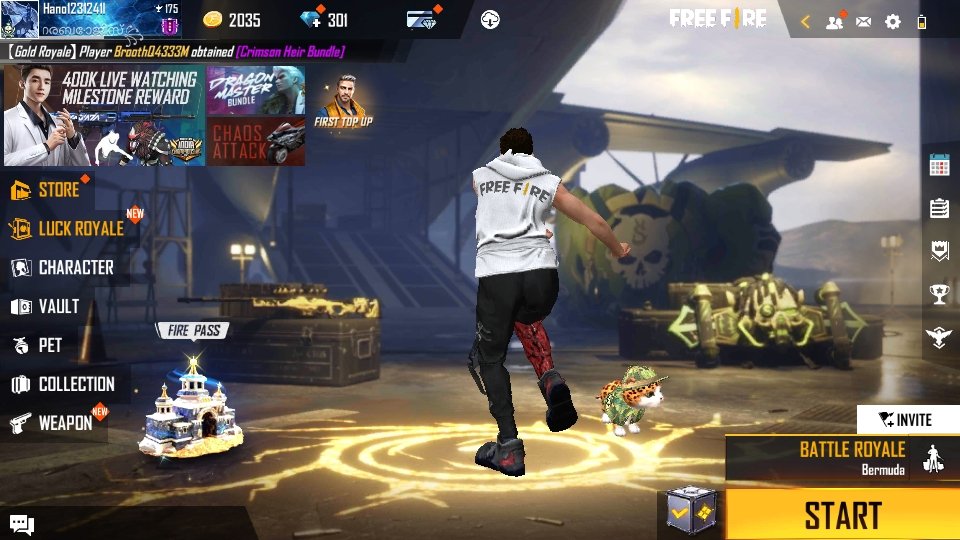The width and height of the screenshot is (960, 540).
Task: View the 400K Live Watching Milestone Reward banner
Action: [x=103, y=116]
